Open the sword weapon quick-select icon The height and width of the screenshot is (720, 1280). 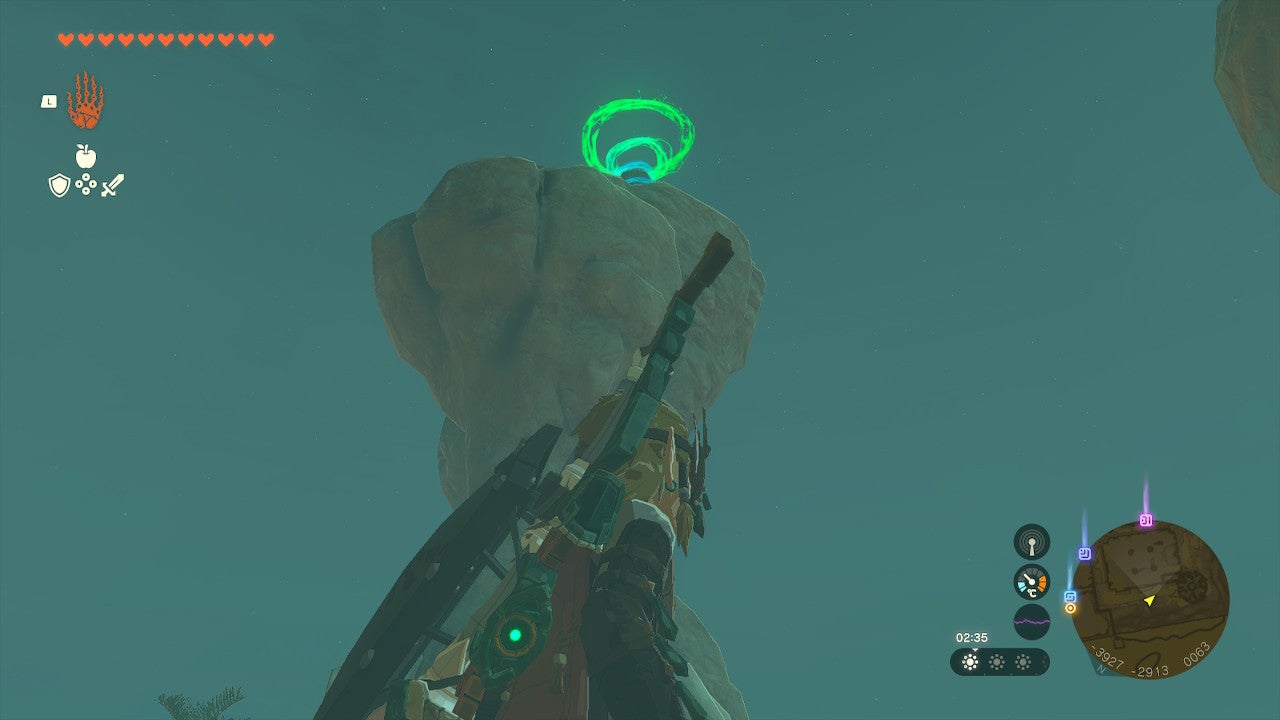click(112, 185)
